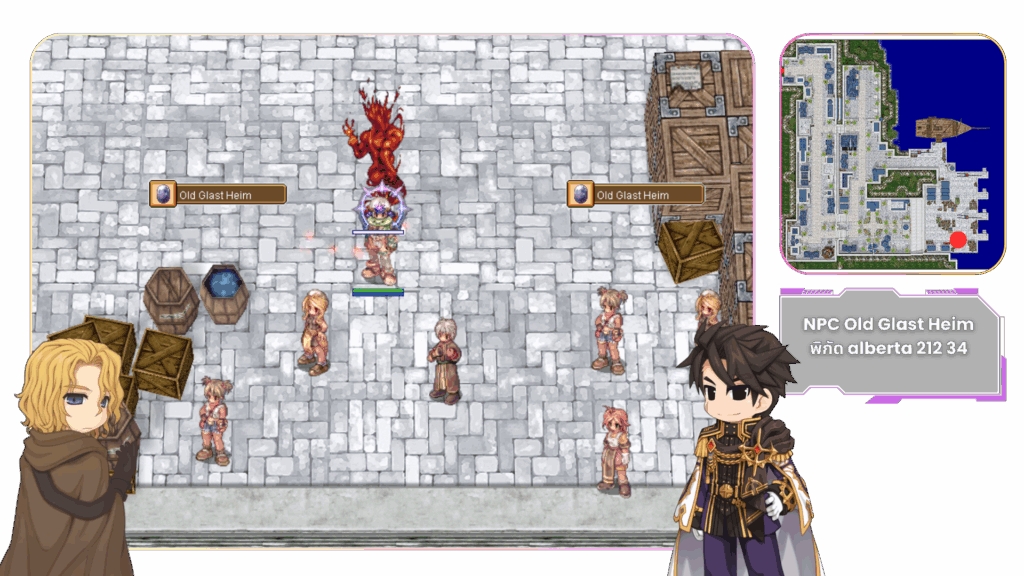The image size is (1024, 576).
Task: Click the ship docked on the minimap
Action: click(x=943, y=128)
